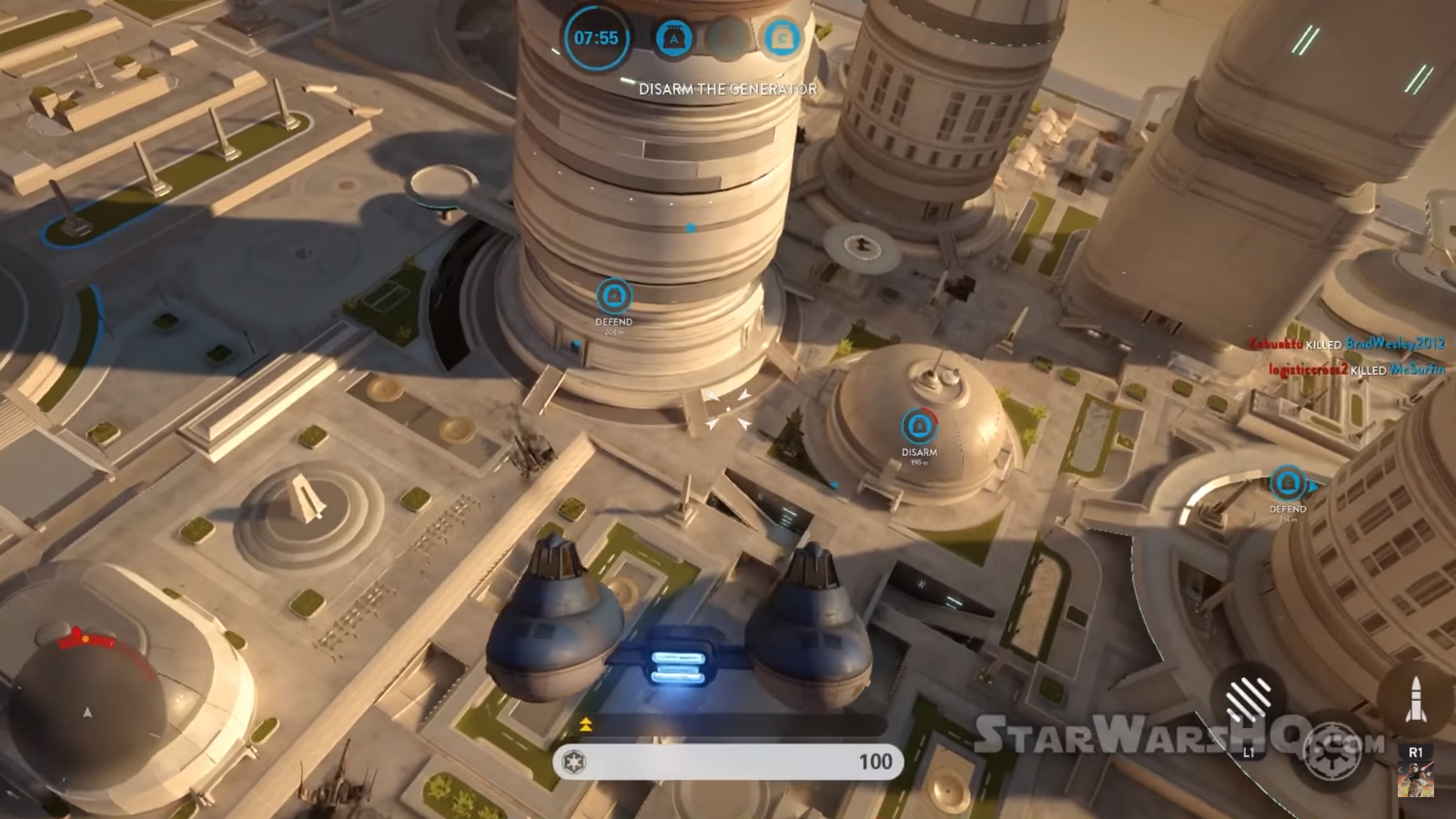Activate the rocket missile ability
The height and width of the screenshot is (819, 1456).
point(1415,700)
